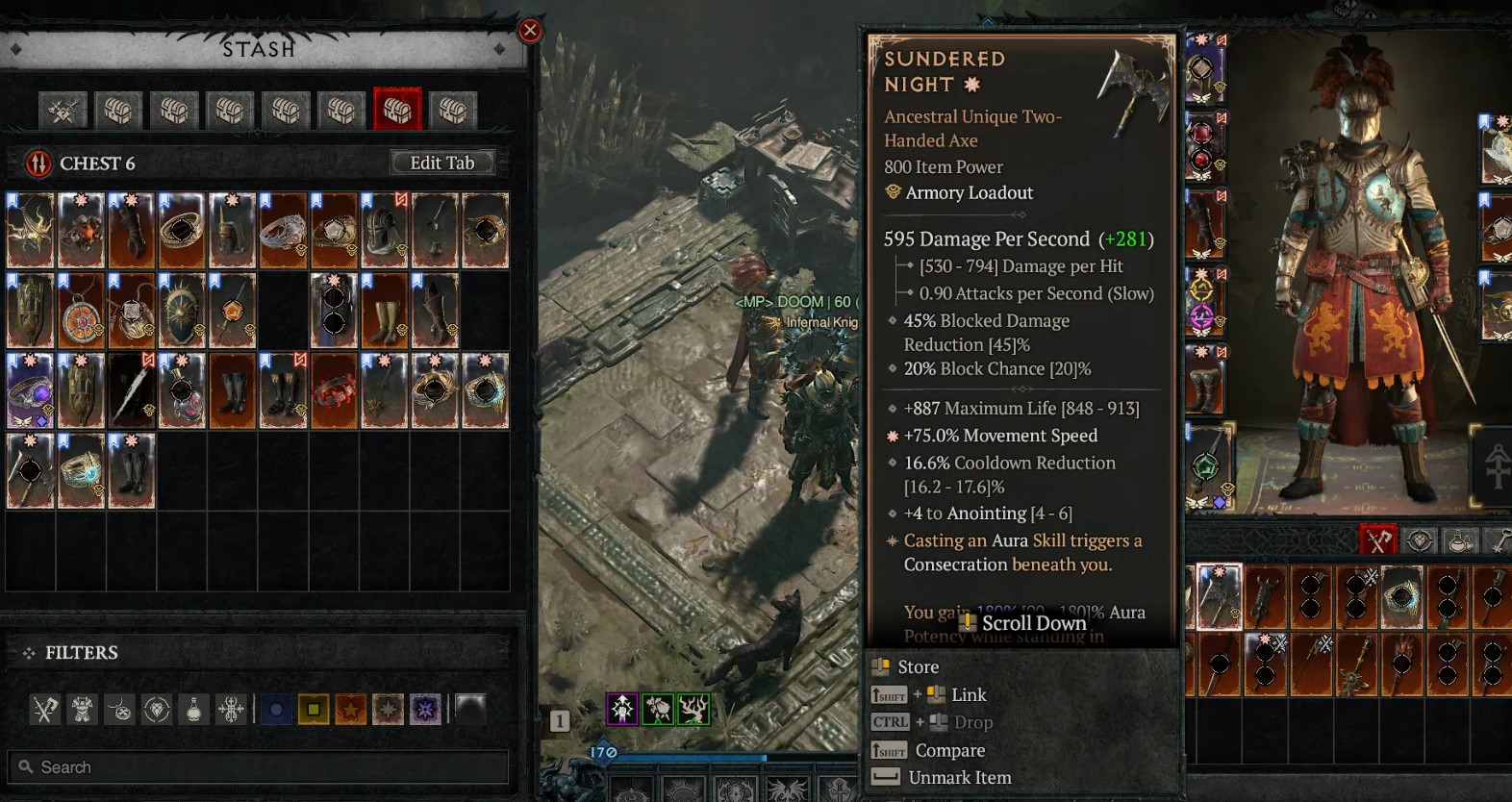This screenshot has width=1512, height=802.
Task: Focus the stash Search field
Action: tap(258, 767)
